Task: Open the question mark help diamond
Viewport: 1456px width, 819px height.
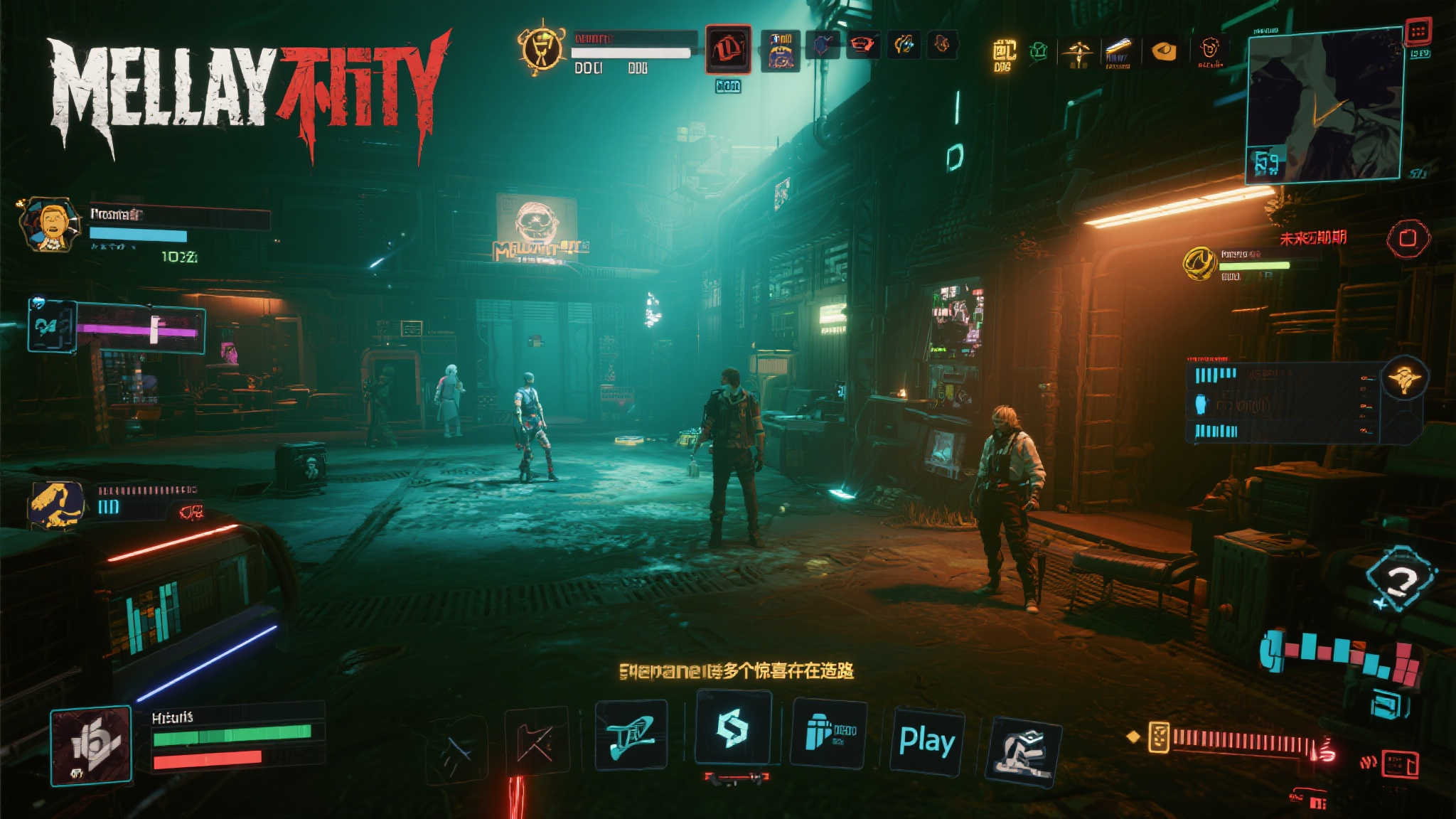Action: 1400,579
